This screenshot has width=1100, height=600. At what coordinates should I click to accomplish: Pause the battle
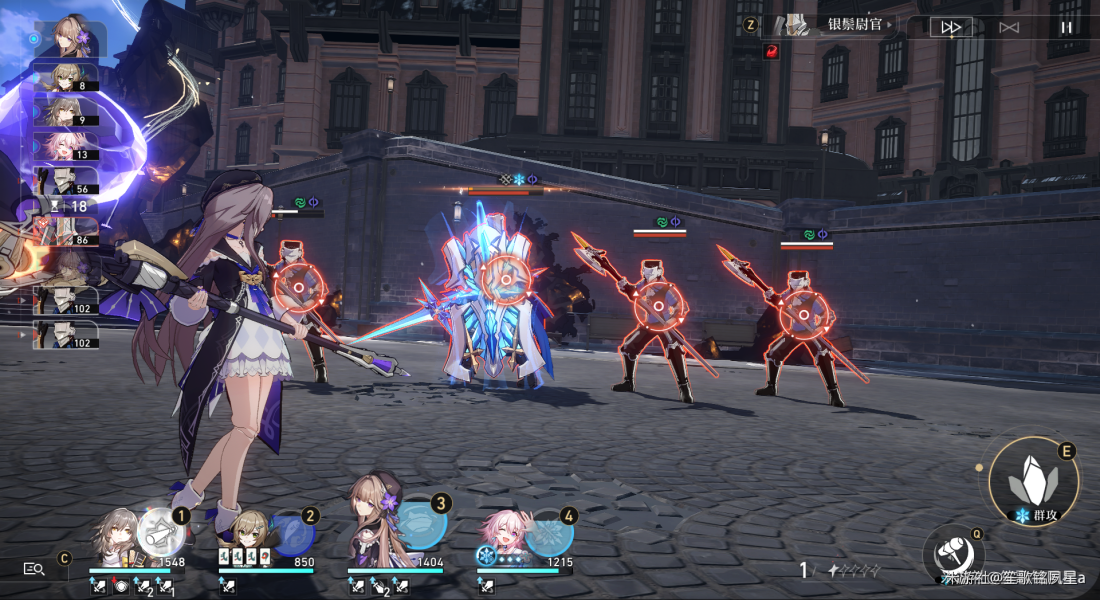(x=1066, y=27)
